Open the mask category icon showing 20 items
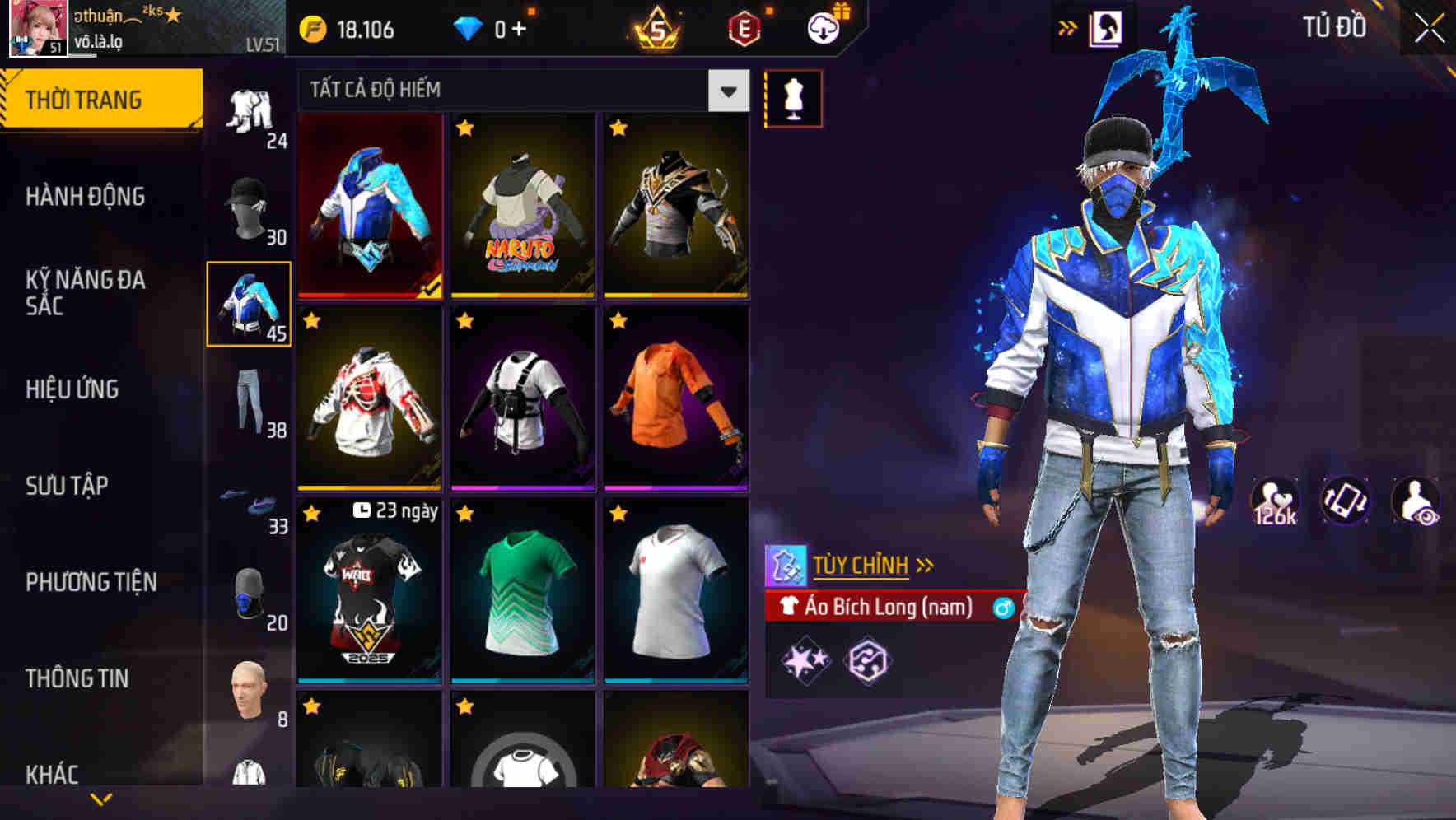1456x820 pixels. (x=250, y=593)
